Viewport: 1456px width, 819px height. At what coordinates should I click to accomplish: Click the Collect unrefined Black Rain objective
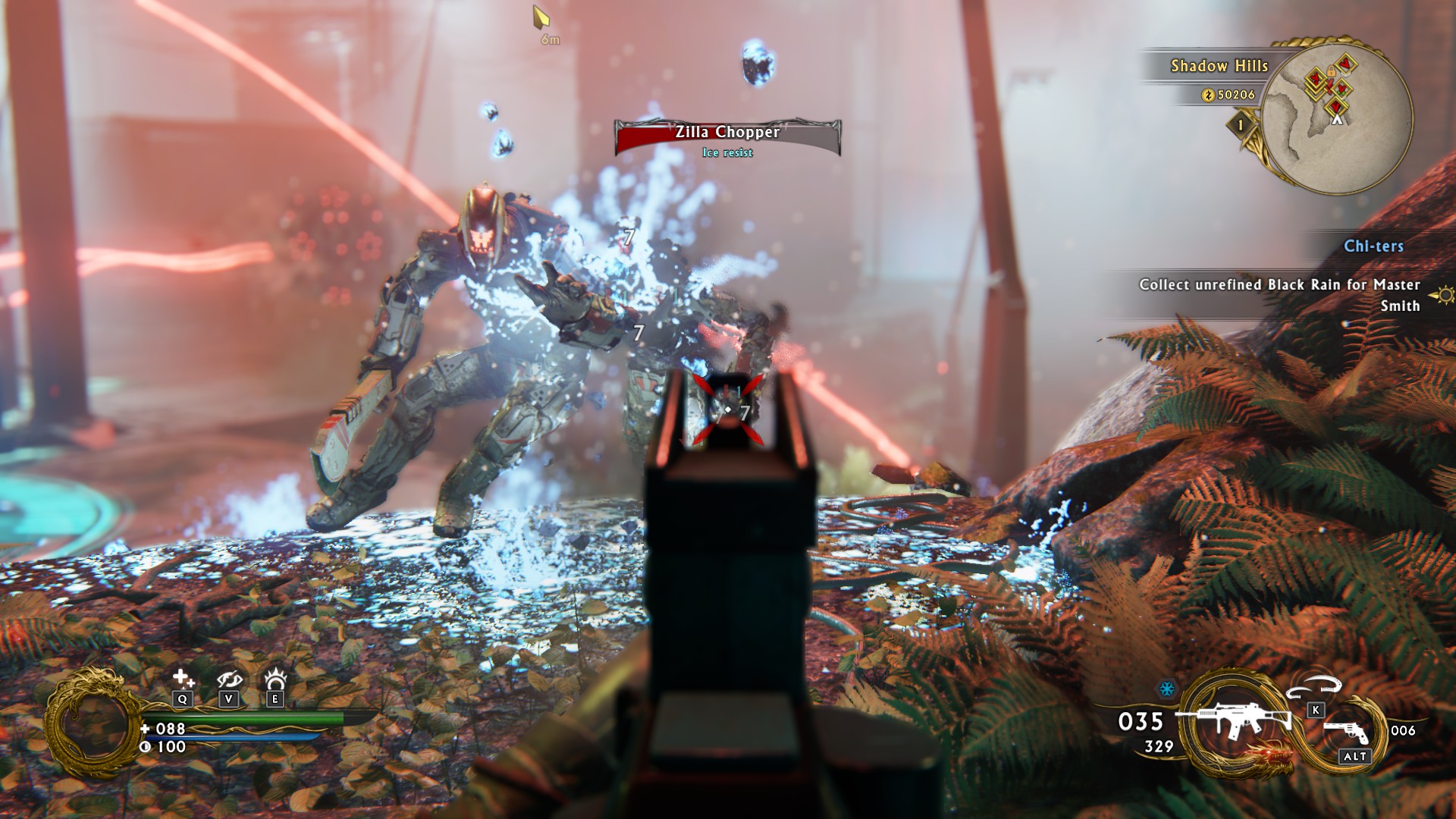[x=1279, y=295]
